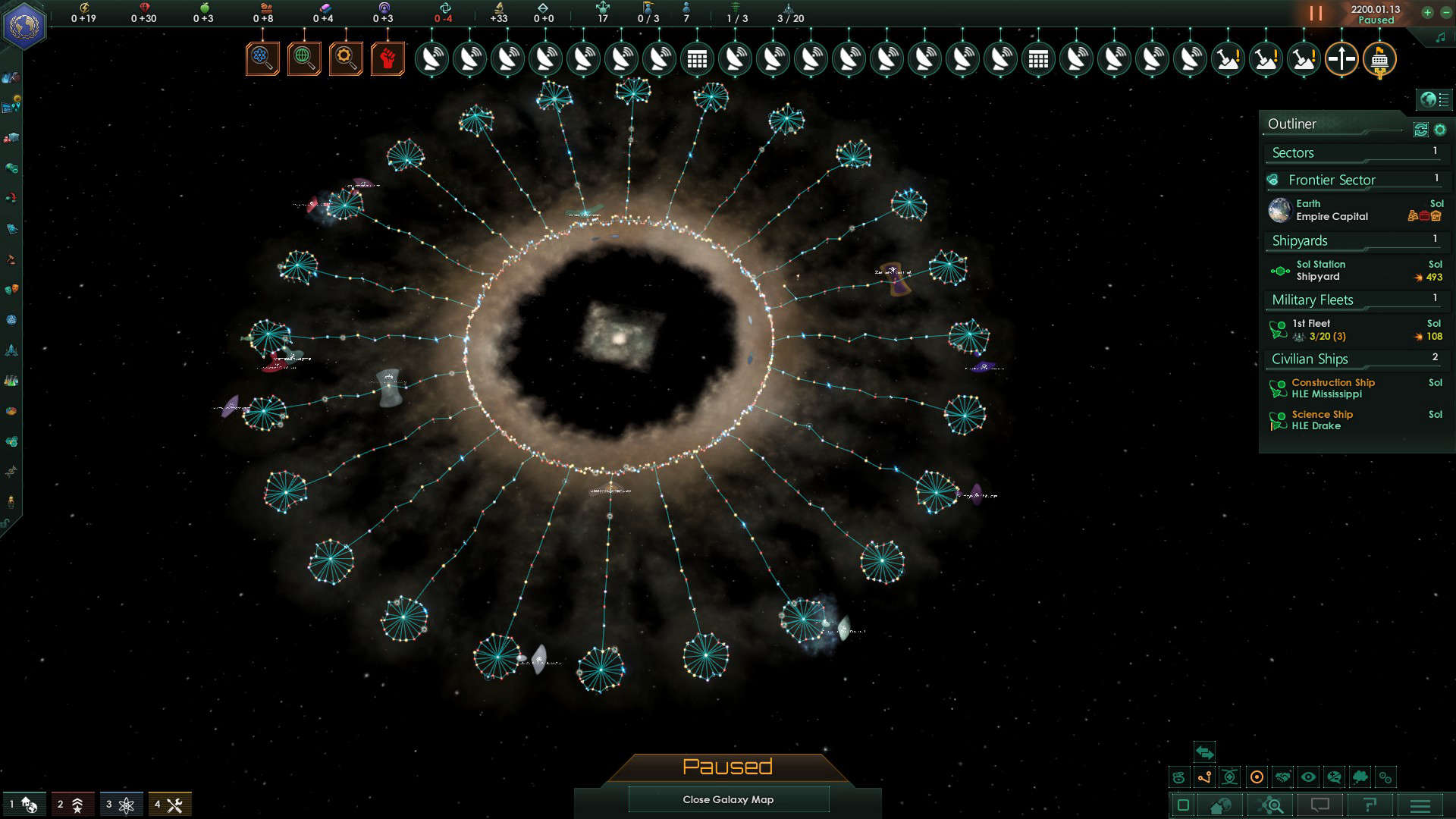Open the message log speech bubble
The width and height of the screenshot is (1456, 819).
click(1321, 805)
